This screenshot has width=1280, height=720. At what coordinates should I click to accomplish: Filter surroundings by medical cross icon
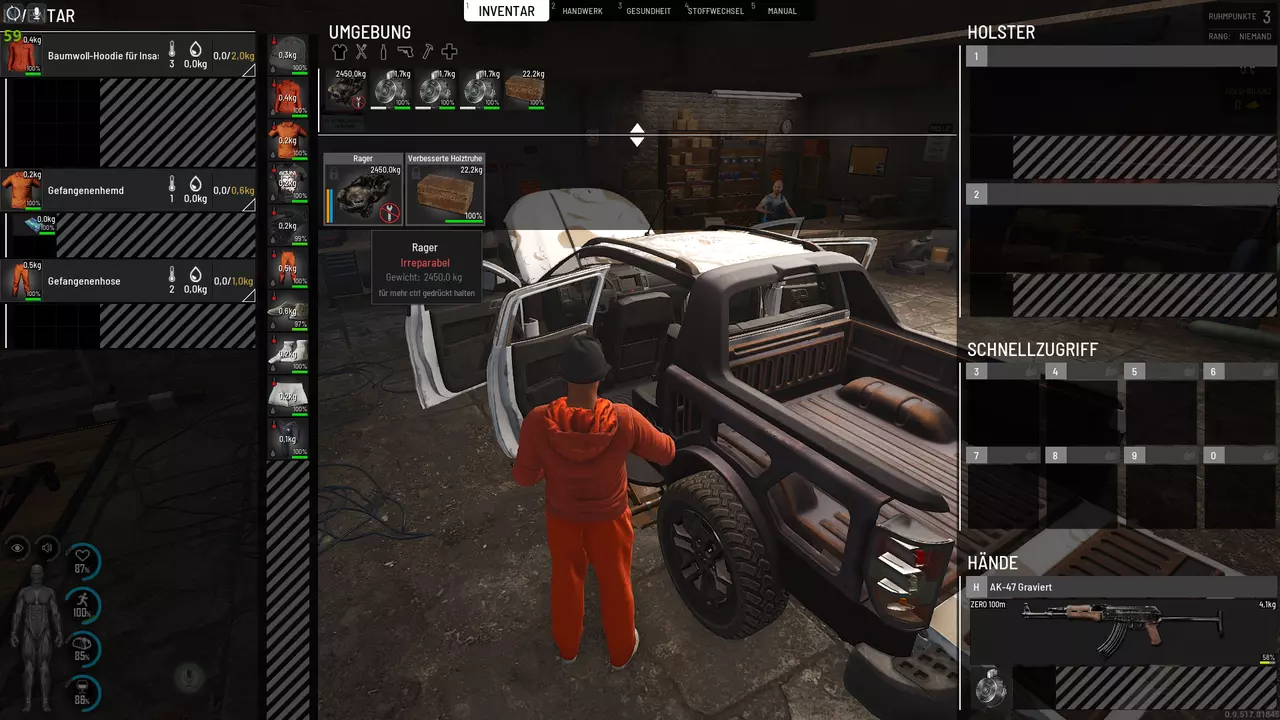click(449, 52)
